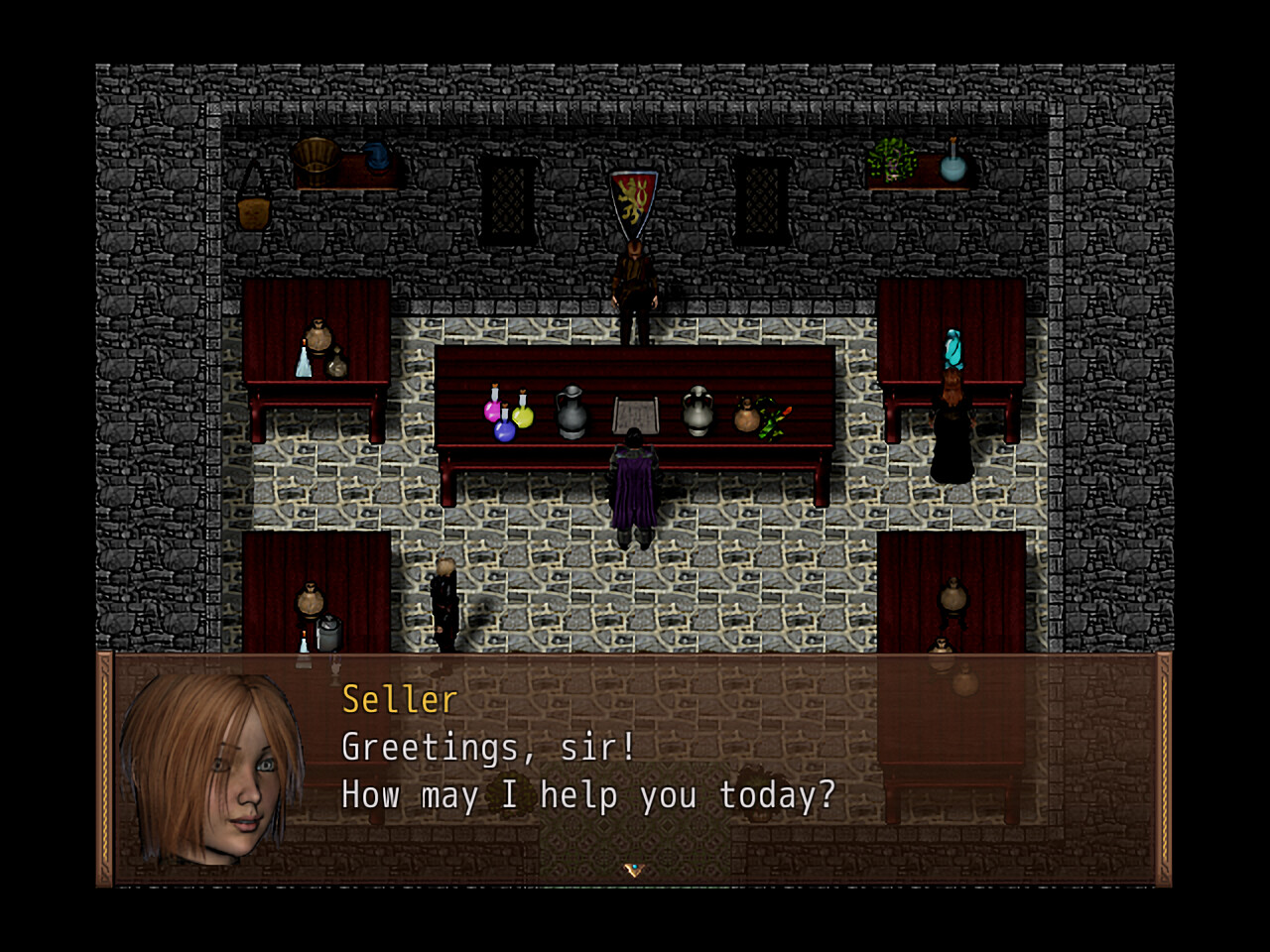Viewport: 1270px width, 952px height.
Task: Select the silver amphora jug
Action: 698,411
